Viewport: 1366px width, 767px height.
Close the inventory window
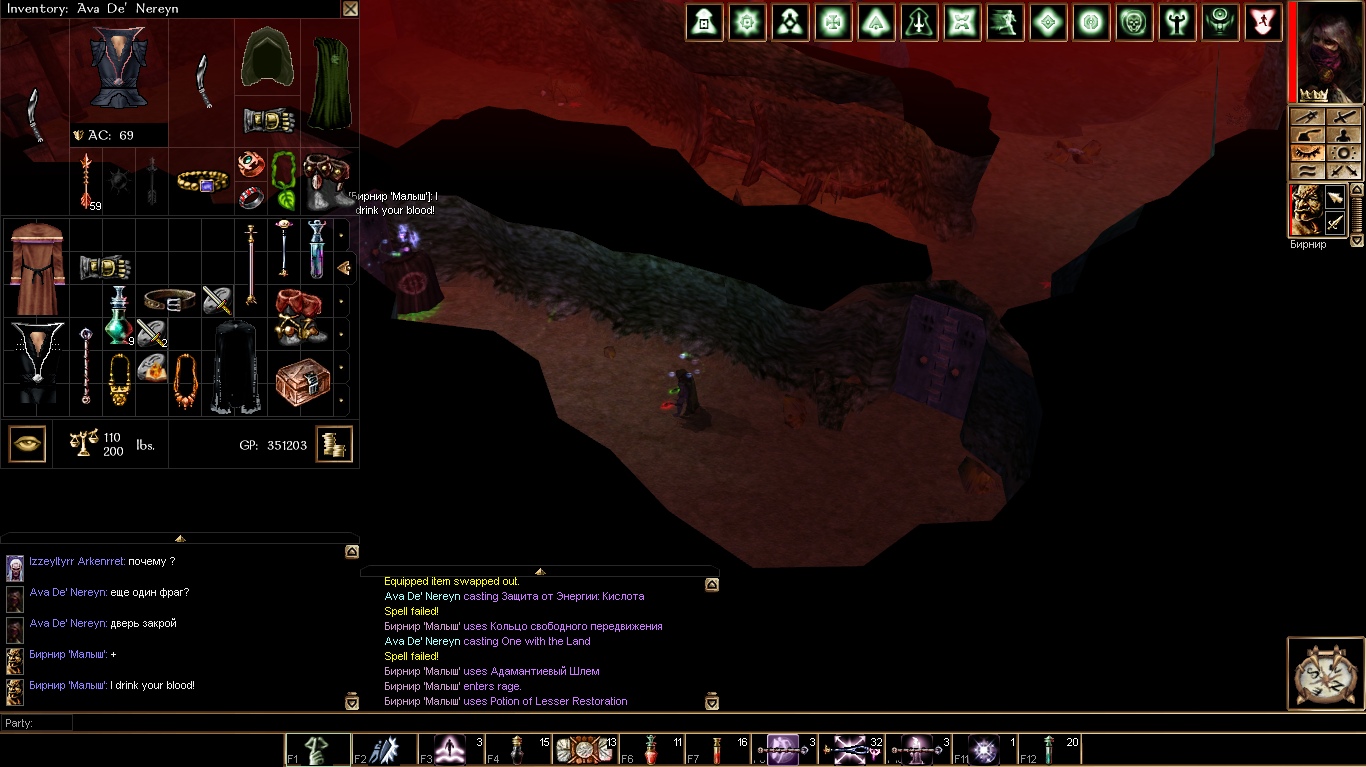350,9
